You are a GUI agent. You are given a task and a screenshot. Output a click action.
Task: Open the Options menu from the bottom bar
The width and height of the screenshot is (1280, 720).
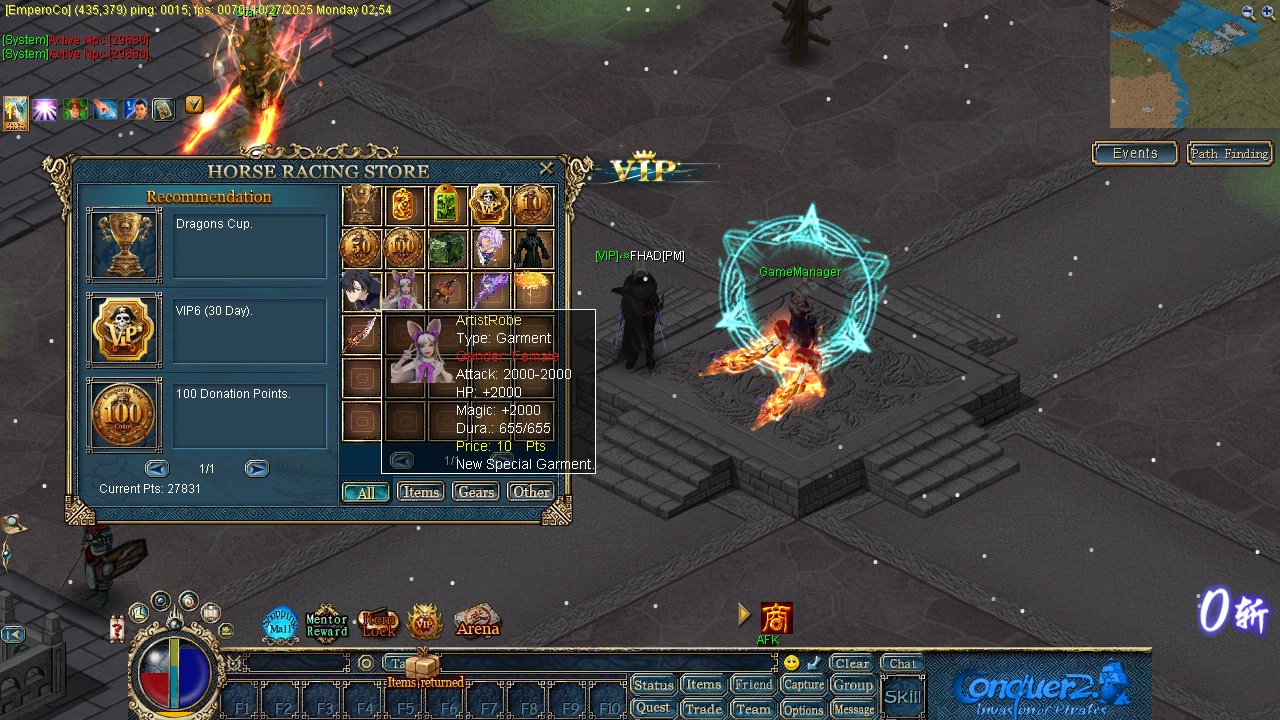click(x=803, y=709)
